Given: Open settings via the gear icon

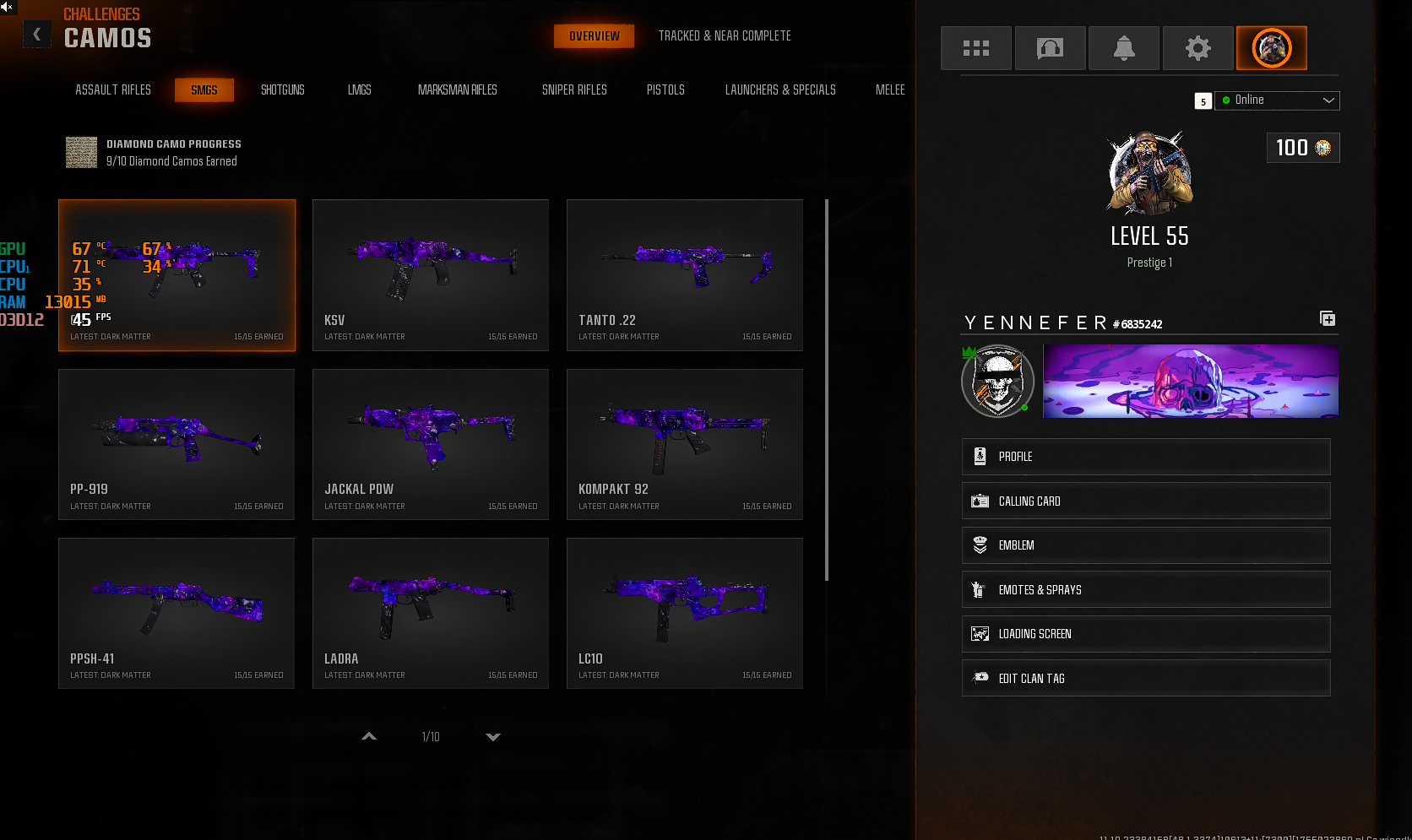Looking at the screenshot, I should [1197, 48].
